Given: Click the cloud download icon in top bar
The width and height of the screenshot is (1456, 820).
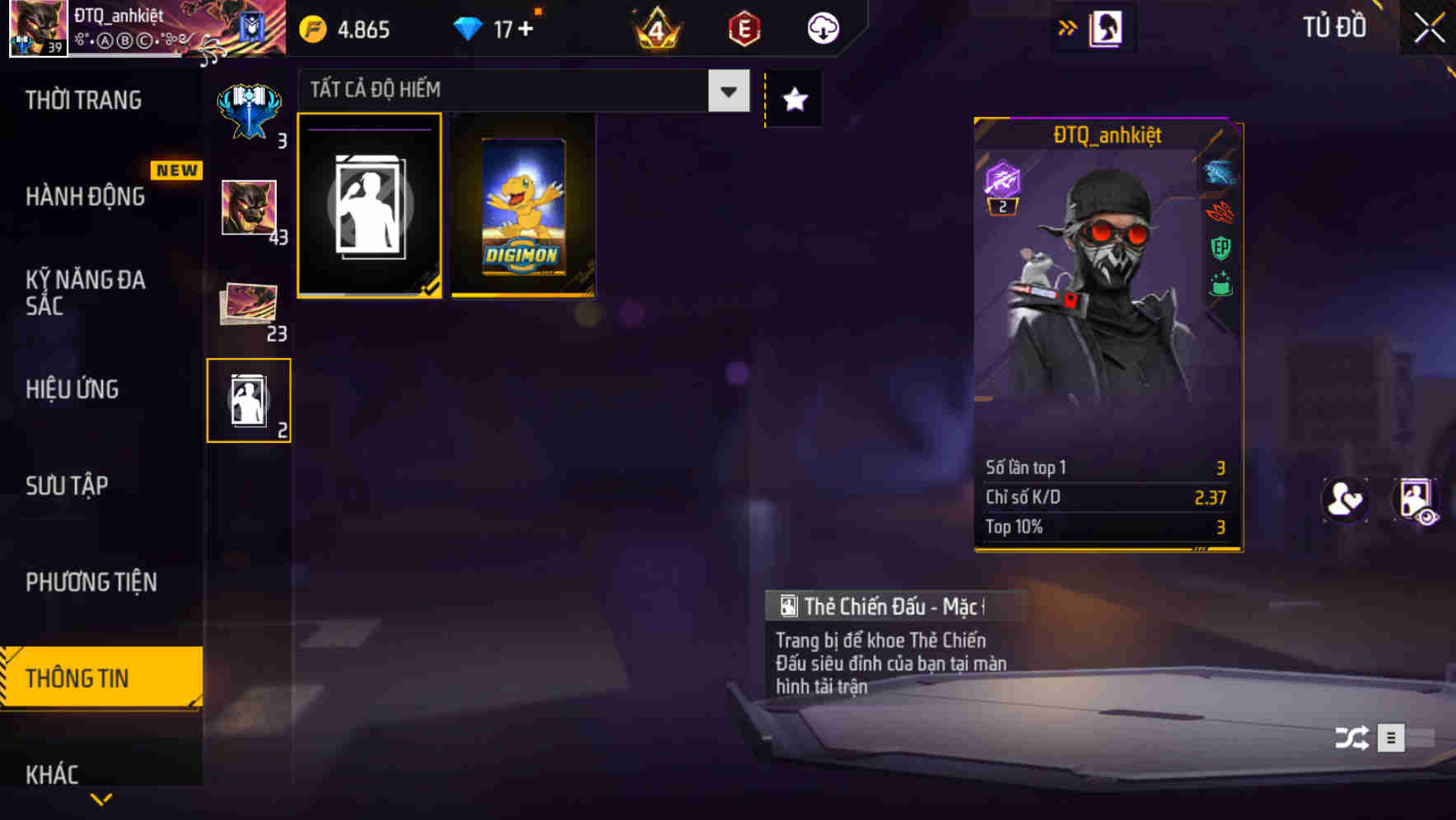Looking at the screenshot, I should click(822, 27).
